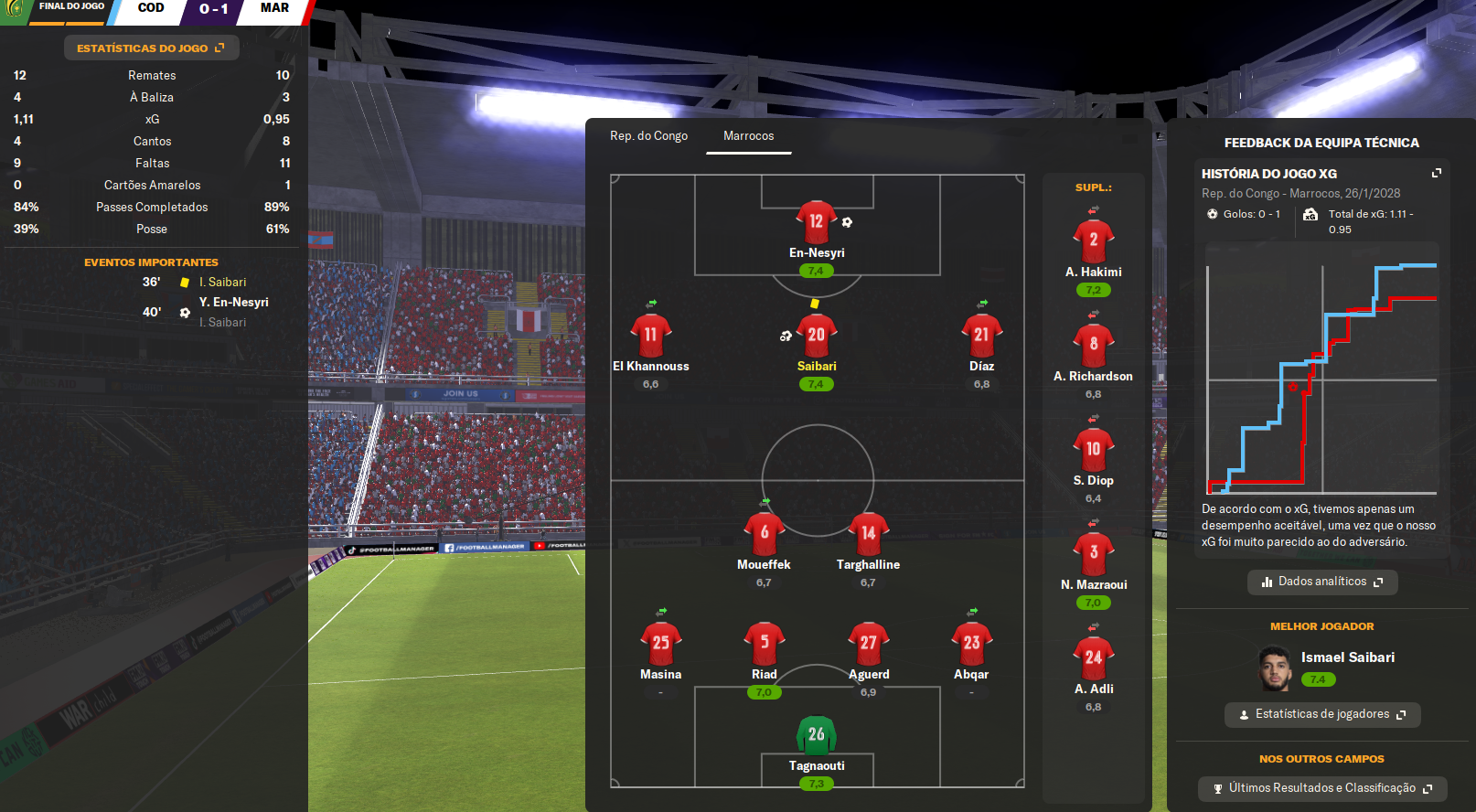Select substitute A. Adli
Image resolution: width=1476 pixels, height=812 pixels.
pos(1093,658)
